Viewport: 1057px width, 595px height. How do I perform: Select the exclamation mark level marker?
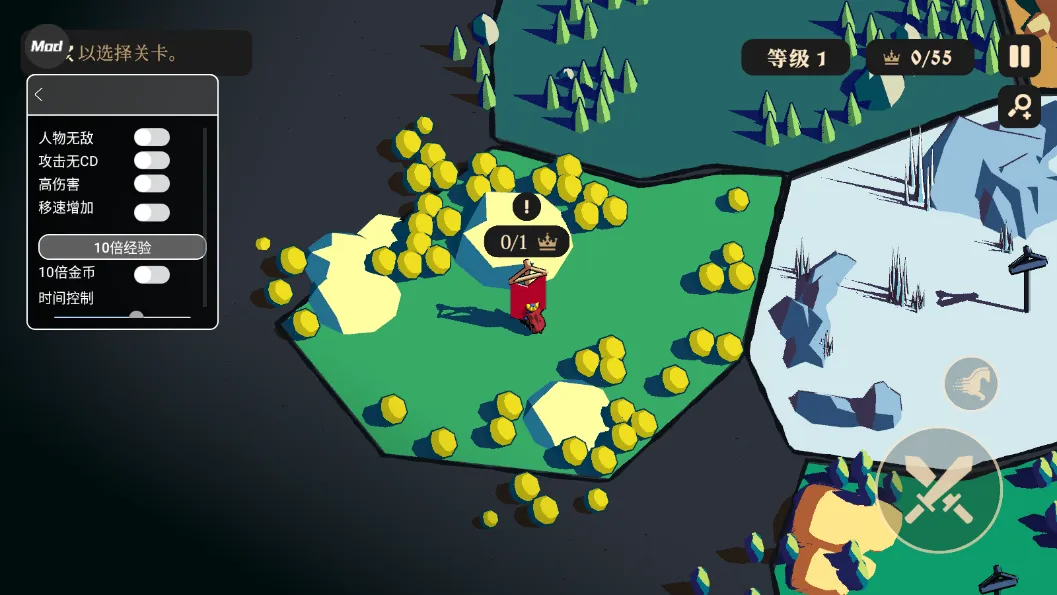point(527,207)
